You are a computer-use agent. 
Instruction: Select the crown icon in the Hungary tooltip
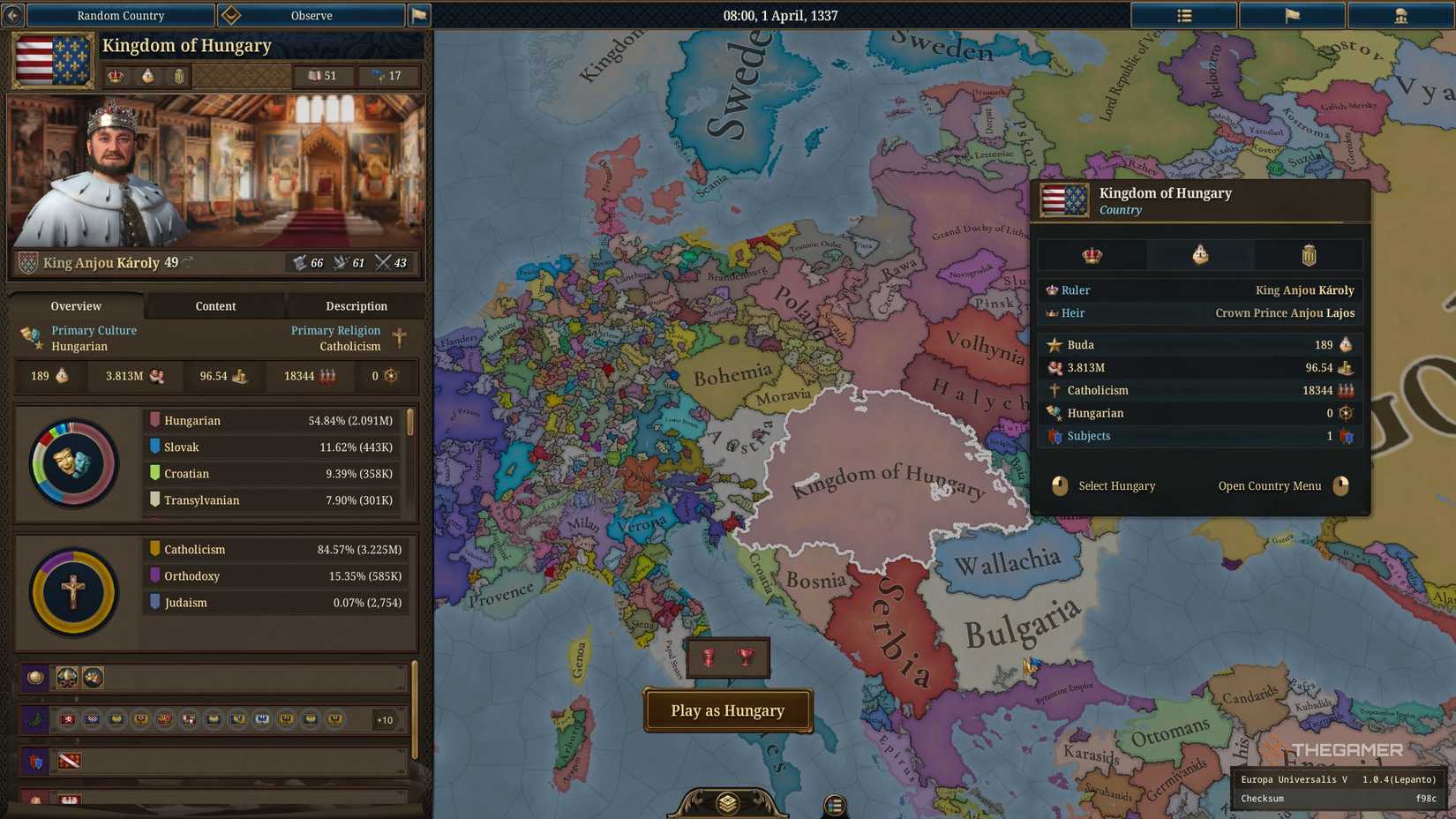click(x=1092, y=254)
